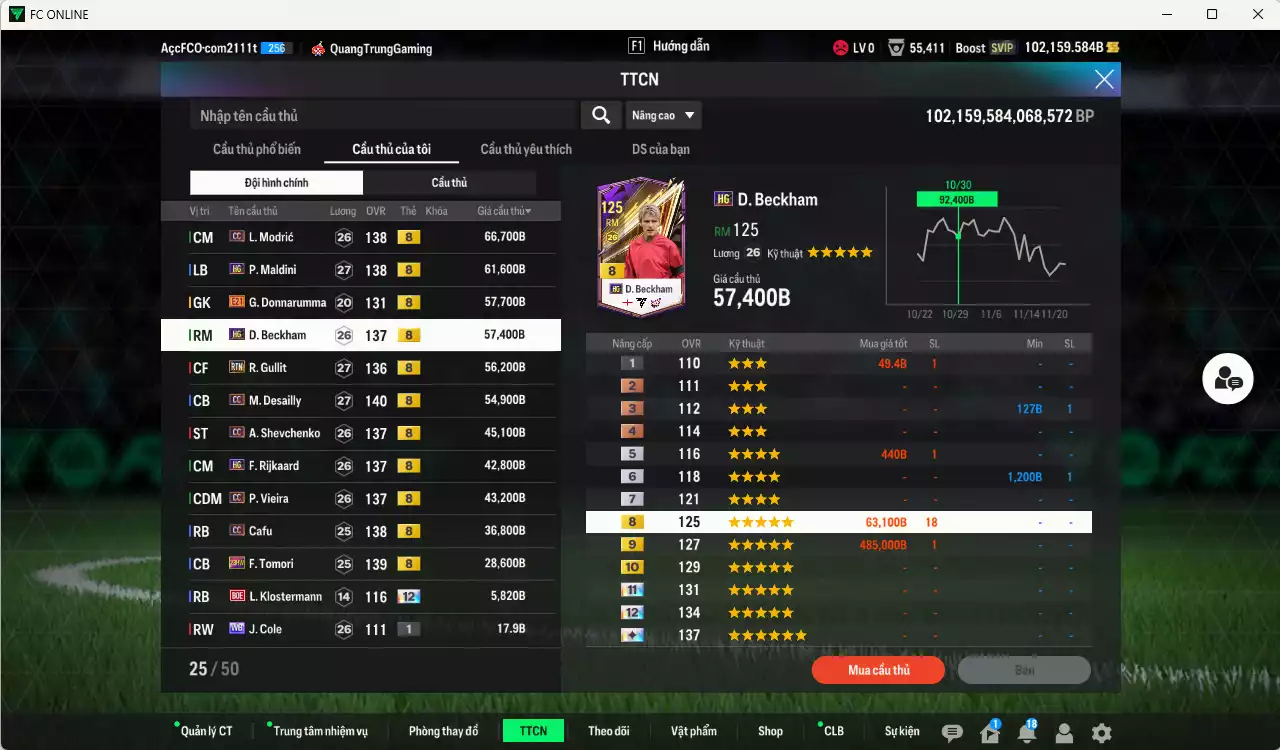Click the Bán sell button
The image size is (1280, 750).
pos(1023,670)
